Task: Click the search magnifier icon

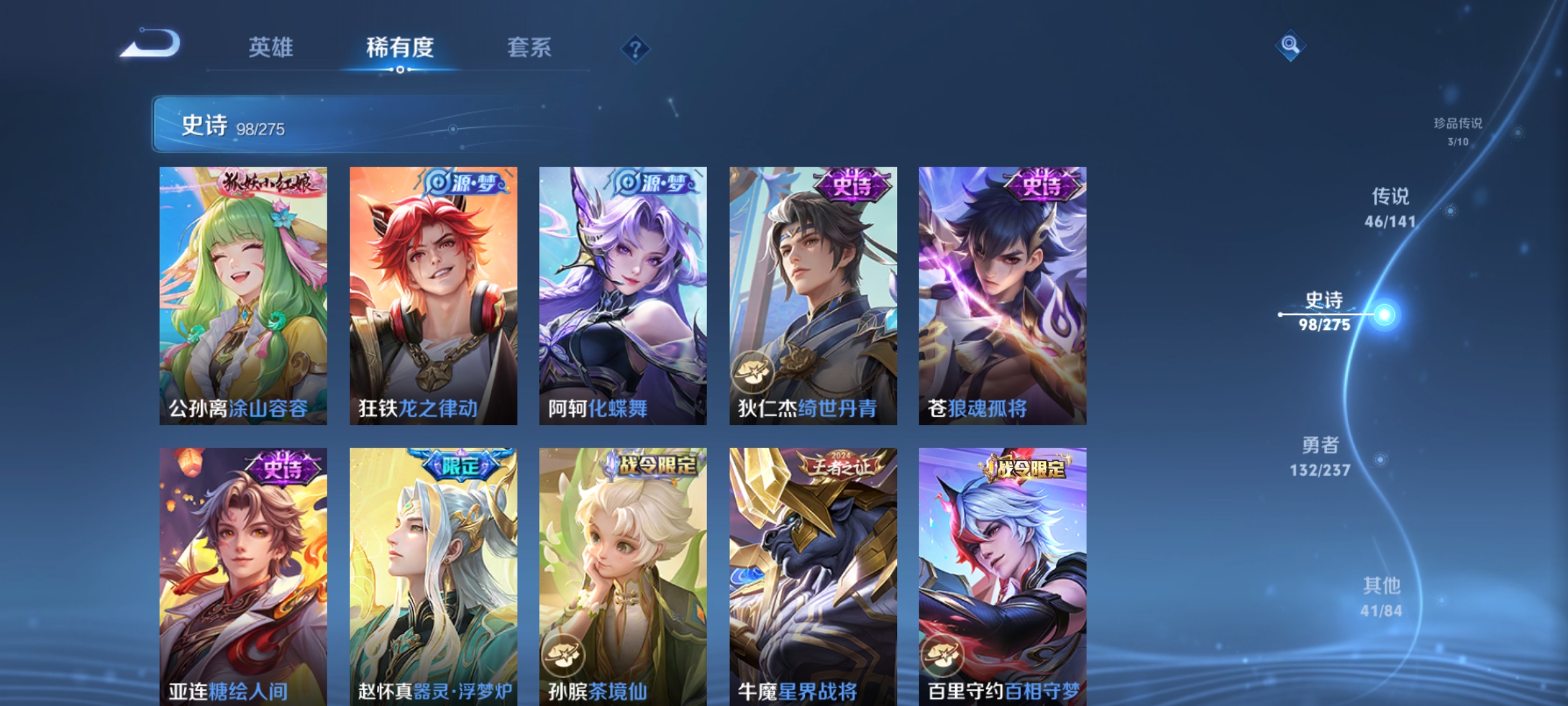Action: [x=1290, y=45]
